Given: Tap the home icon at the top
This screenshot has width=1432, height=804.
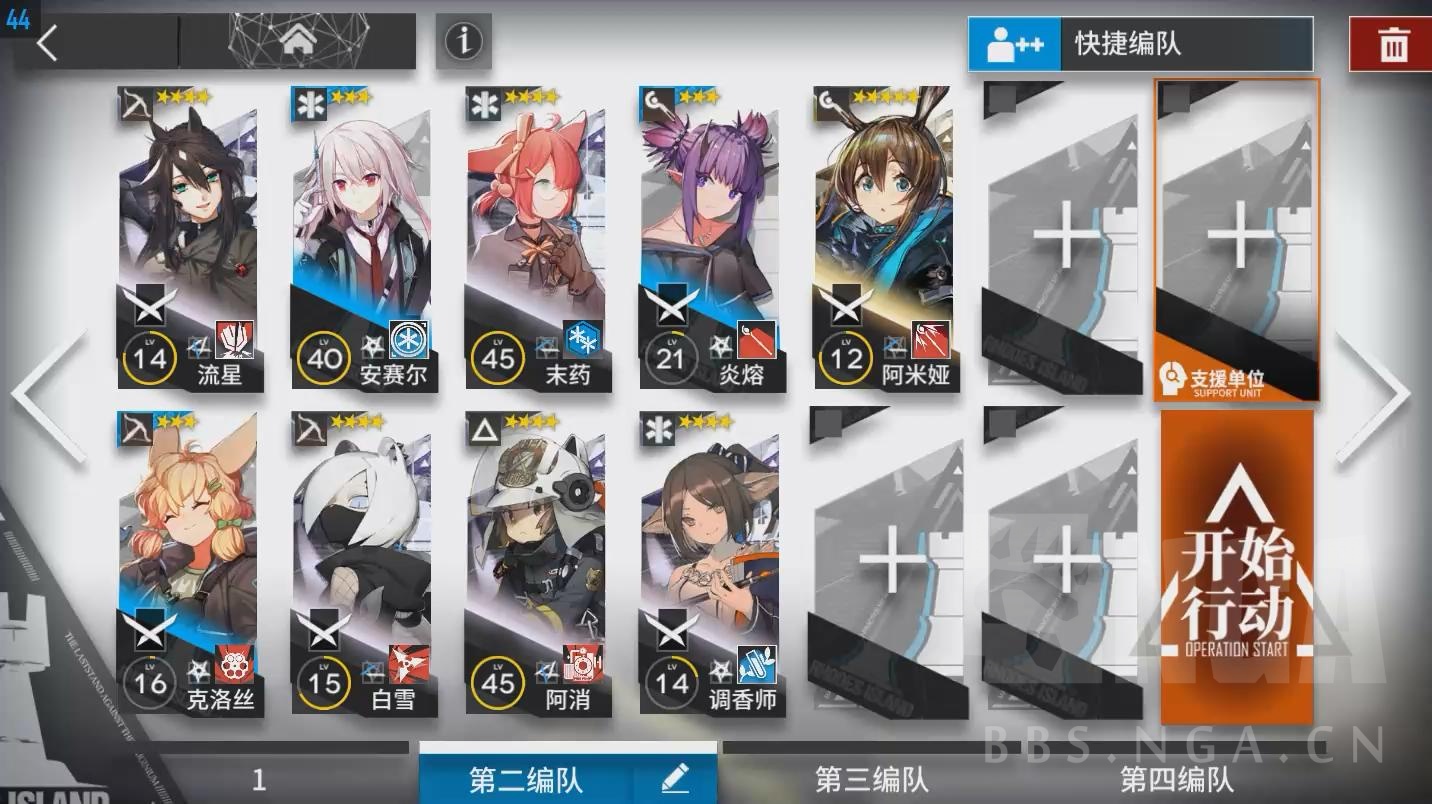Looking at the screenshot, I should 299,38.
